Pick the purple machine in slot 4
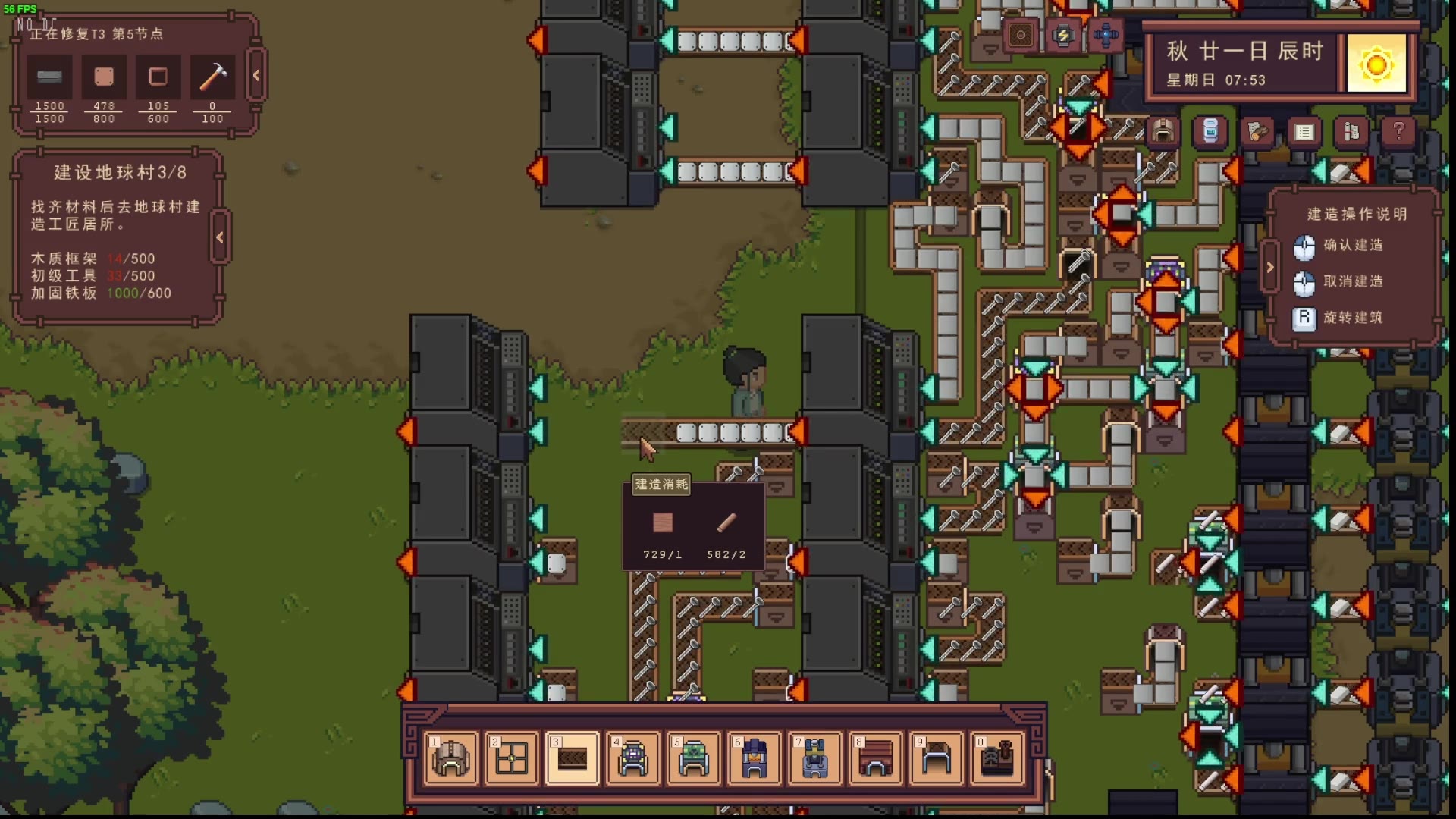The height and width of the screenshot is (819, 1456). coord(633,758)
